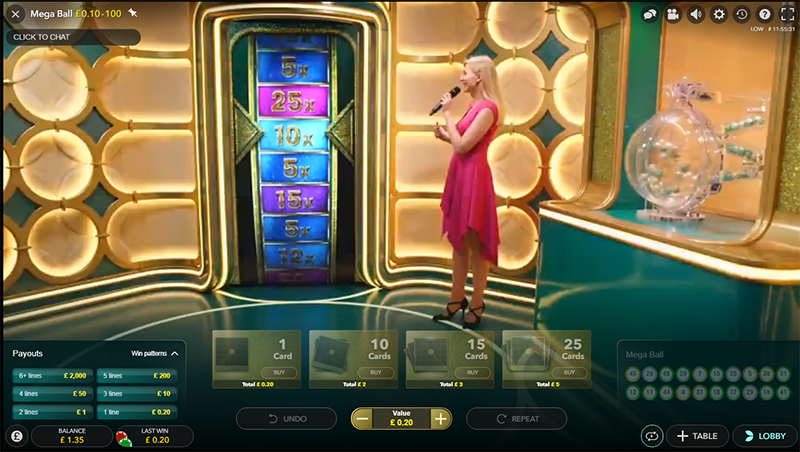Open the chat bubbles panel
Screen dimensions: 800x452
click(x=650, y=15)
